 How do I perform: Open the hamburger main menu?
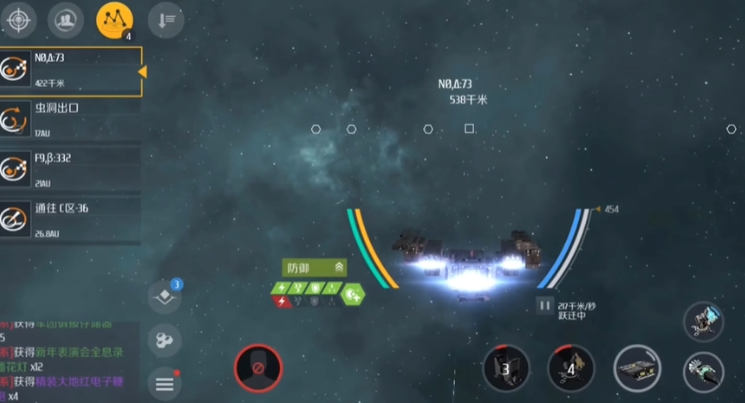[x=165, y=382]
